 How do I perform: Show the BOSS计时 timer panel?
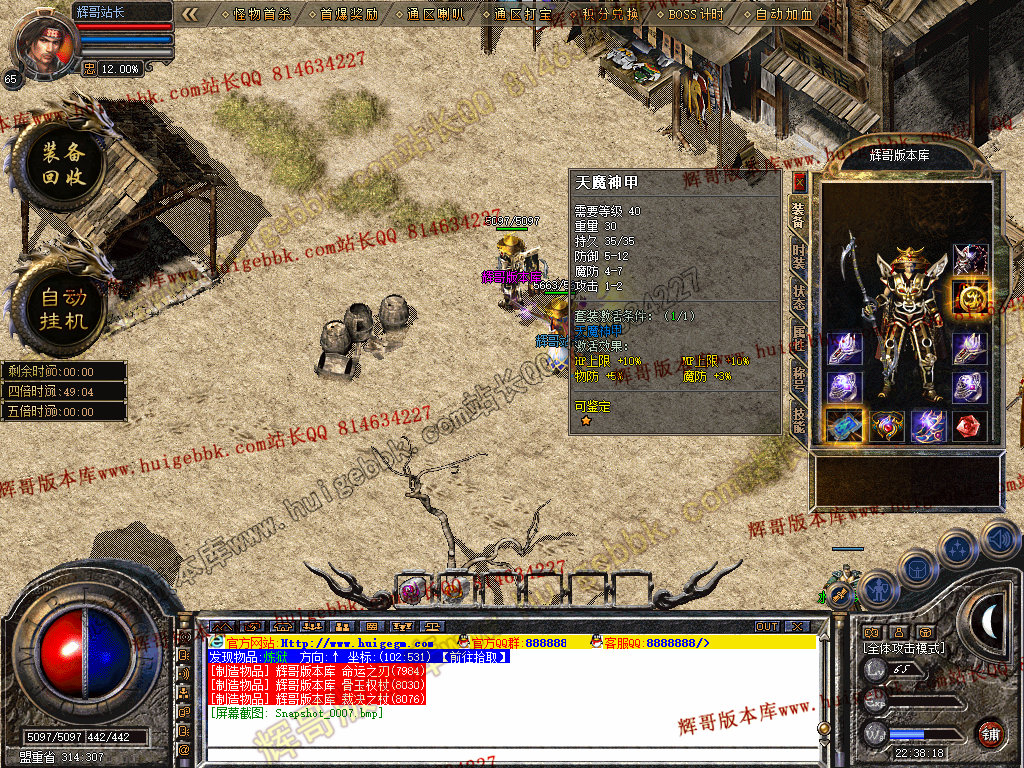coord(696,15)
